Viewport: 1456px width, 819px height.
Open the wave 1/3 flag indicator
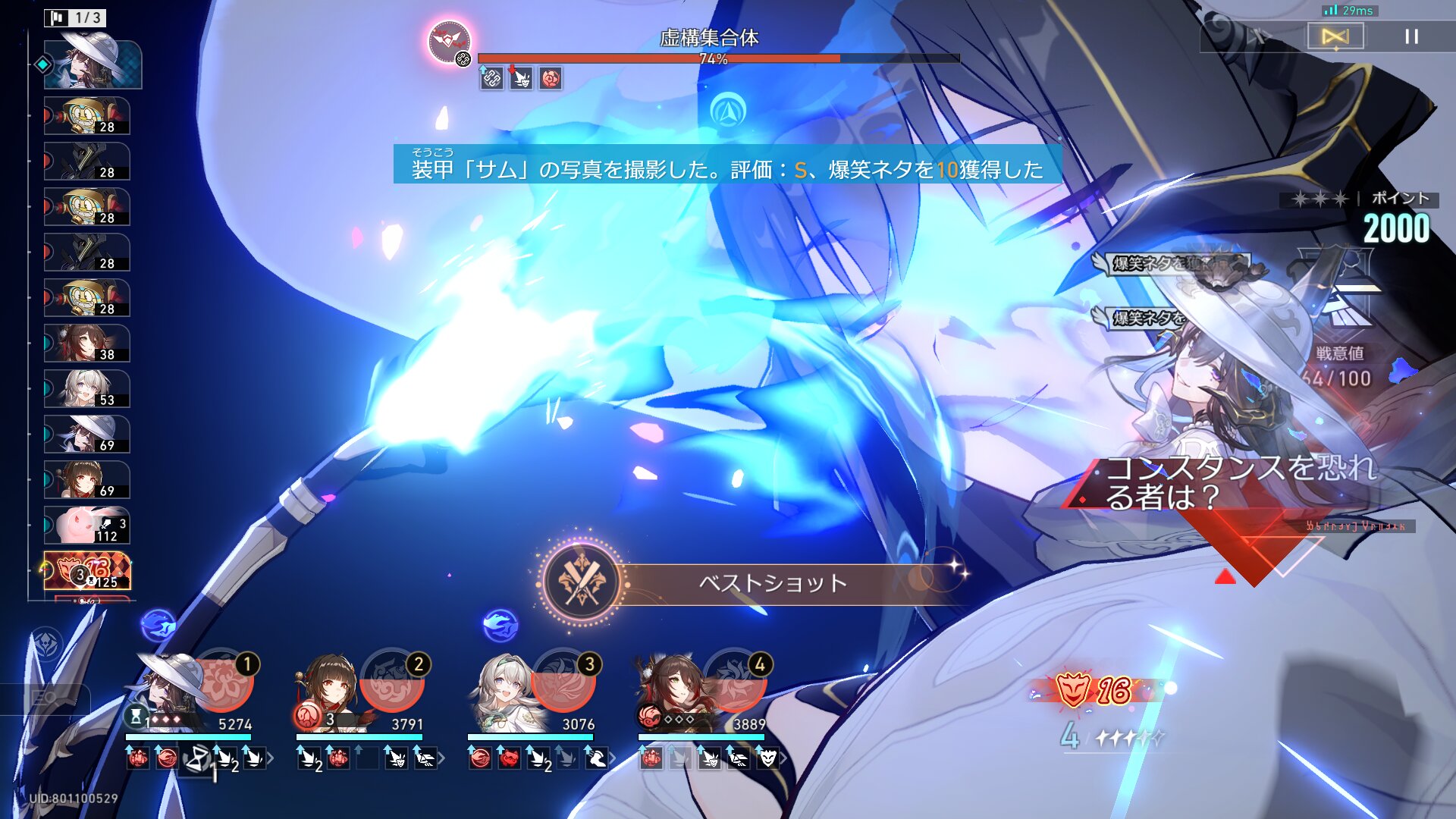[x=76, y=17]
